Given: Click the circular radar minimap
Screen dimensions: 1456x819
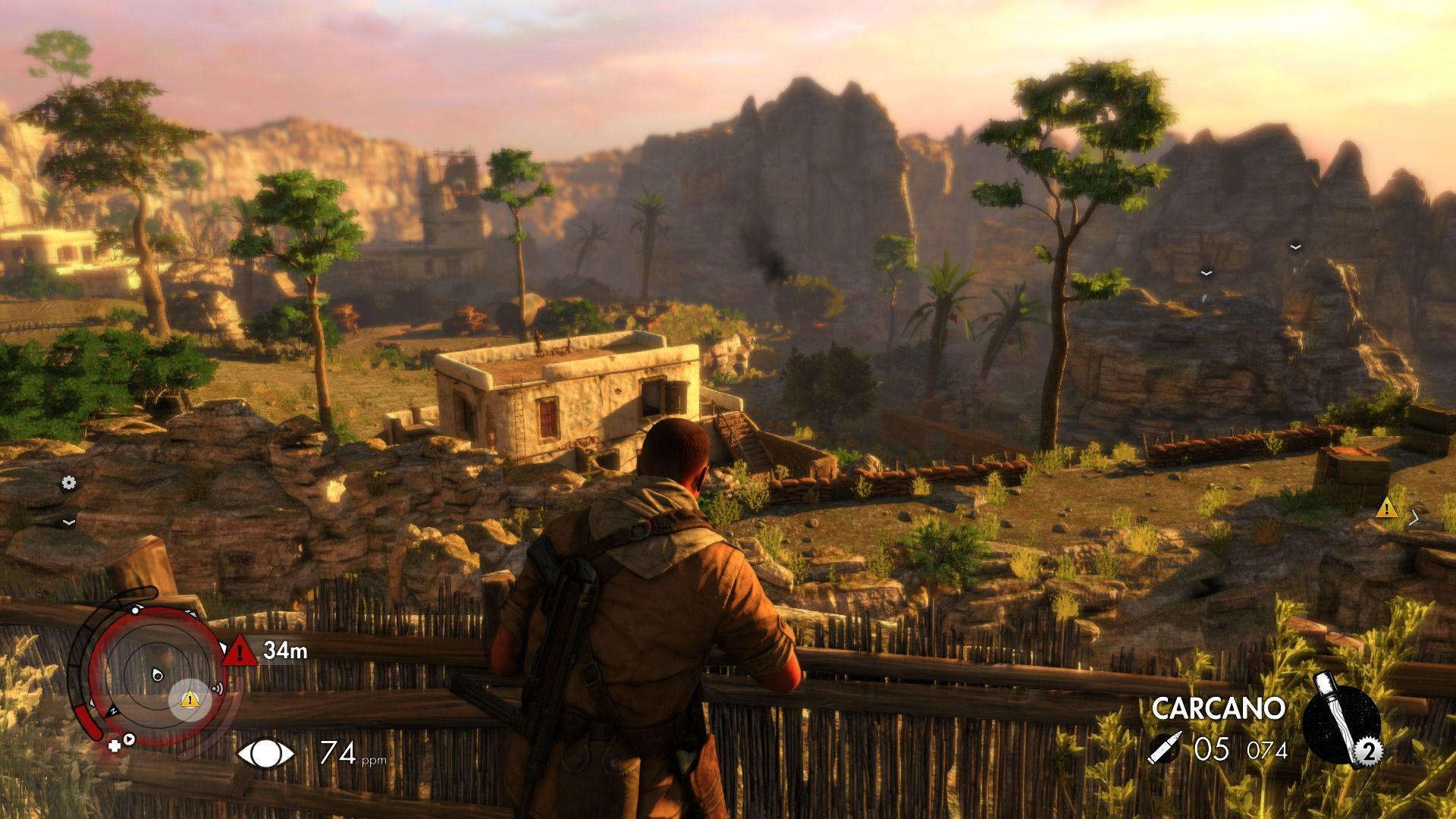Looking at the screenshot, I should [154, 673].
